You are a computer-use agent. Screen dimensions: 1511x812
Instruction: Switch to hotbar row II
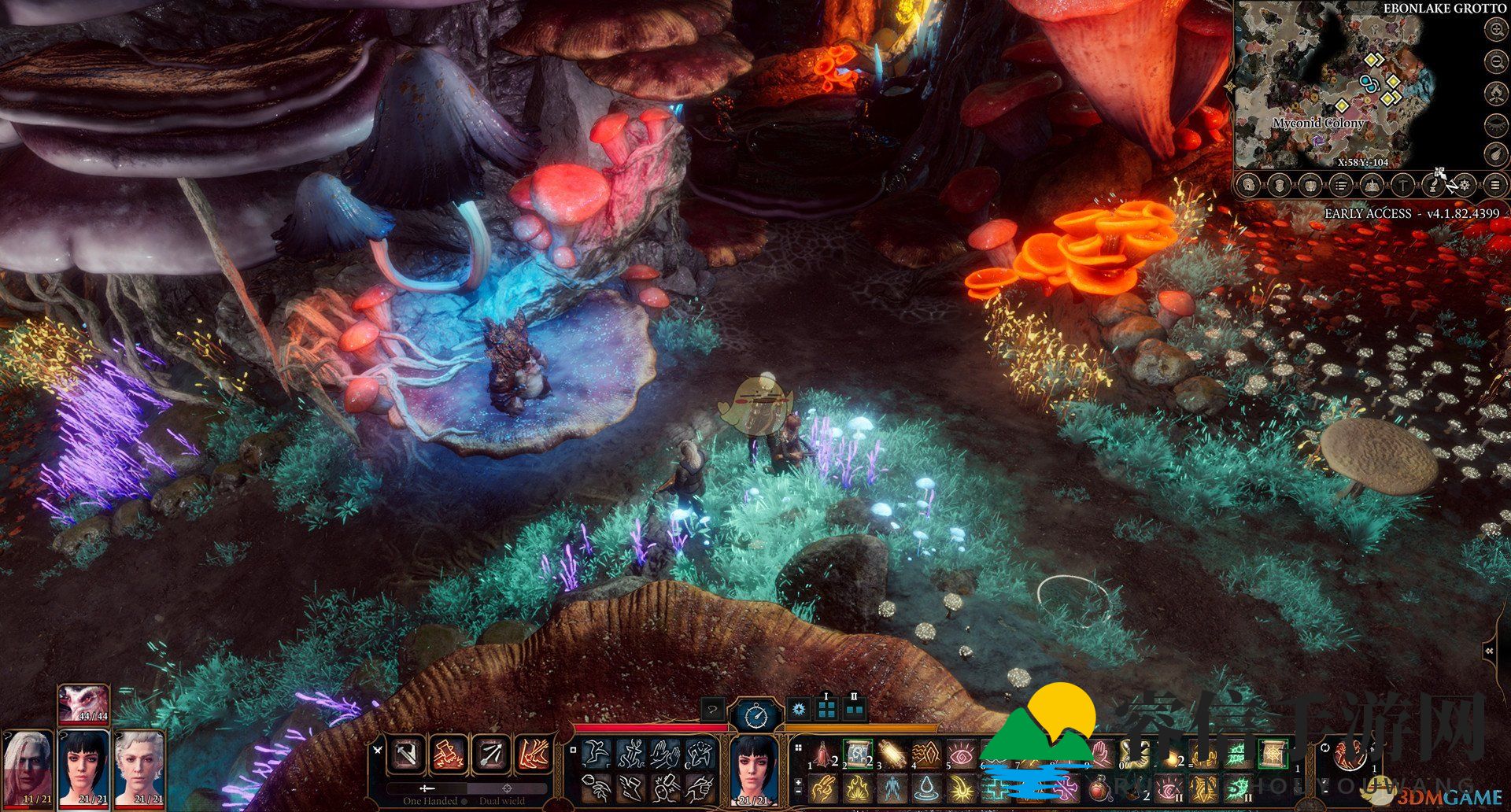pyautogui.click(x=855, y=709)
